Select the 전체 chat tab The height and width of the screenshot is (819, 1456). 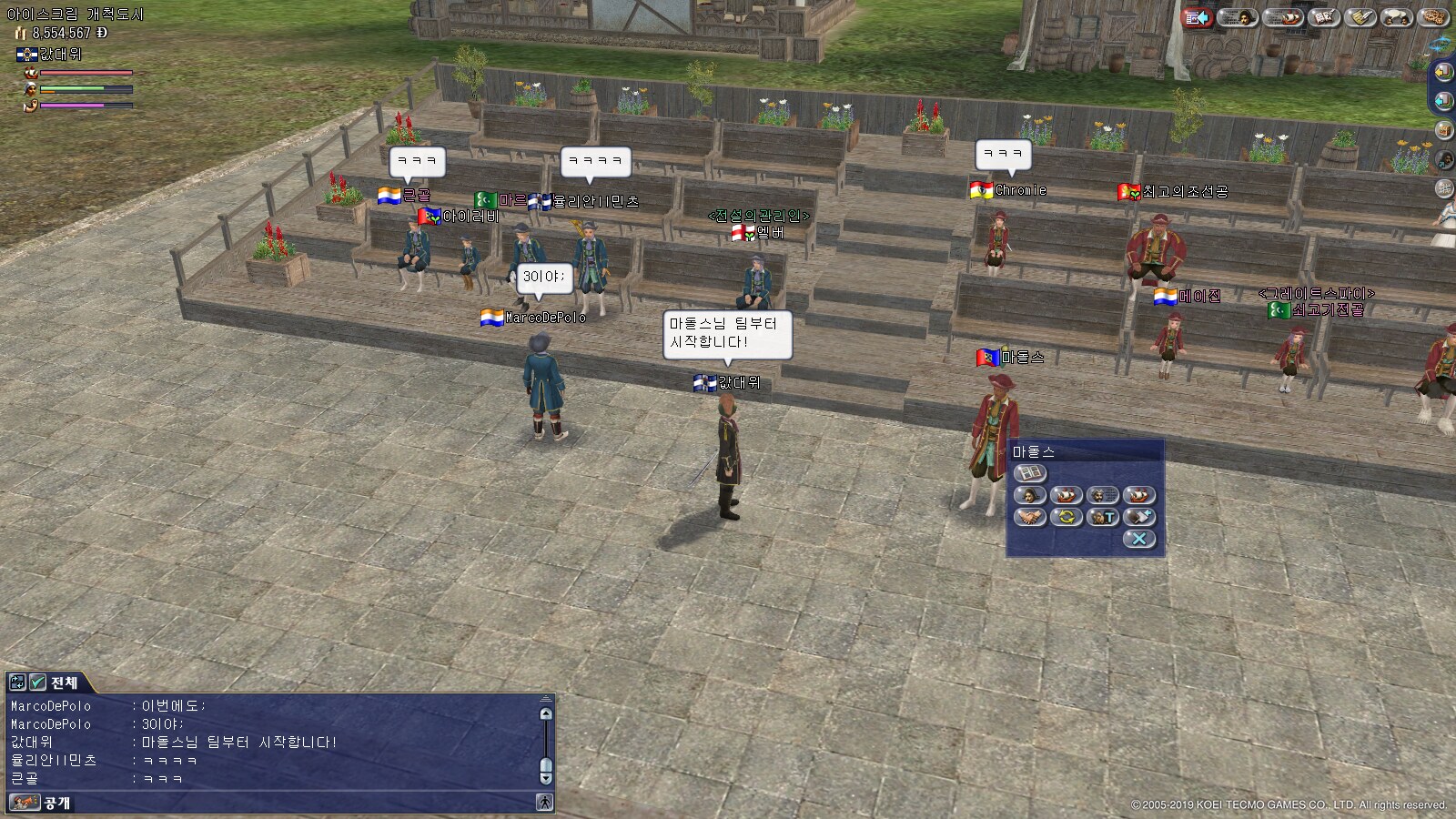tap(64, 682)
